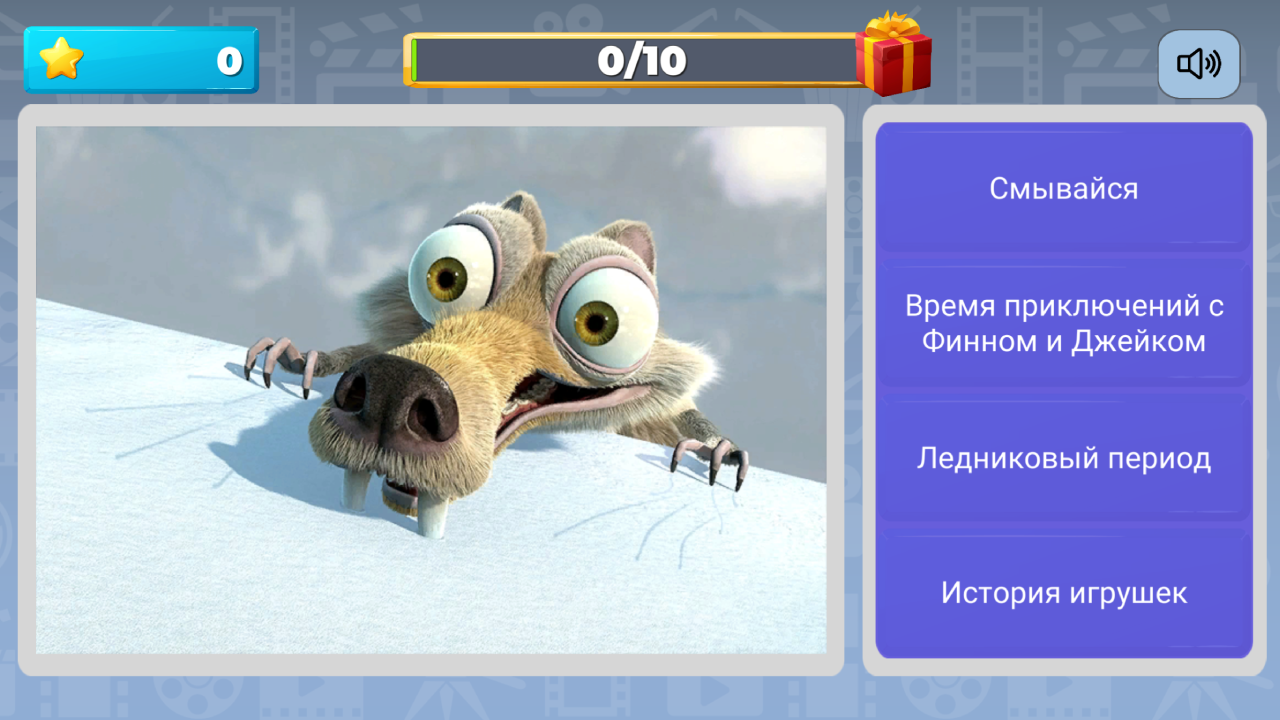Toggle sound off using the speaker control

click(1198, 63)
